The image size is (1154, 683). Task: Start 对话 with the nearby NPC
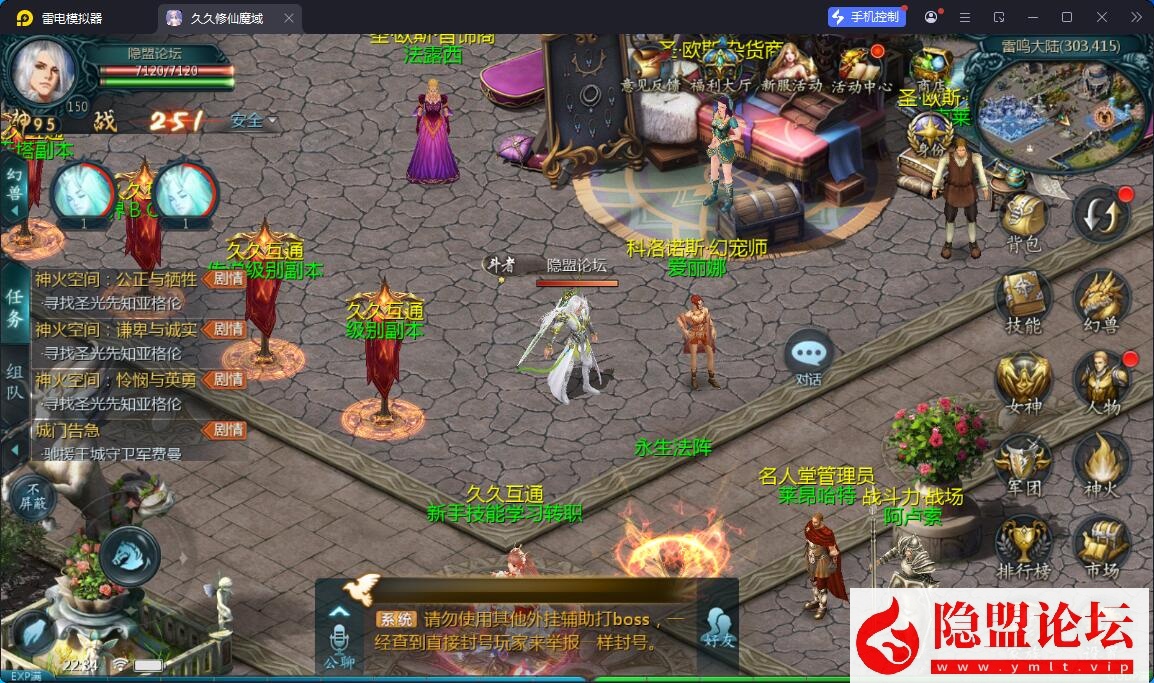808,357
